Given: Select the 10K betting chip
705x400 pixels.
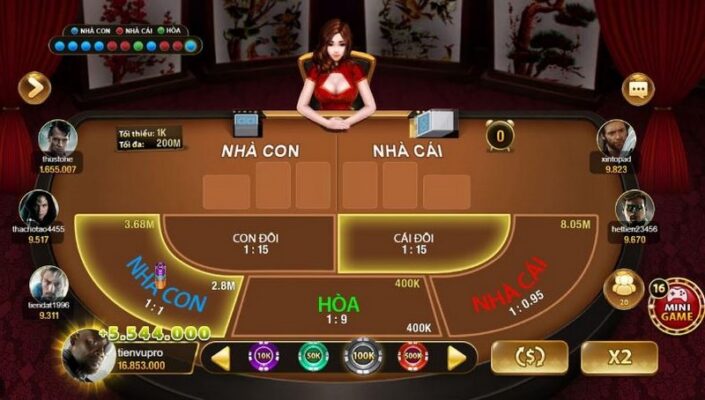Looking at the screenshot, I should click(x=265, y=356).
